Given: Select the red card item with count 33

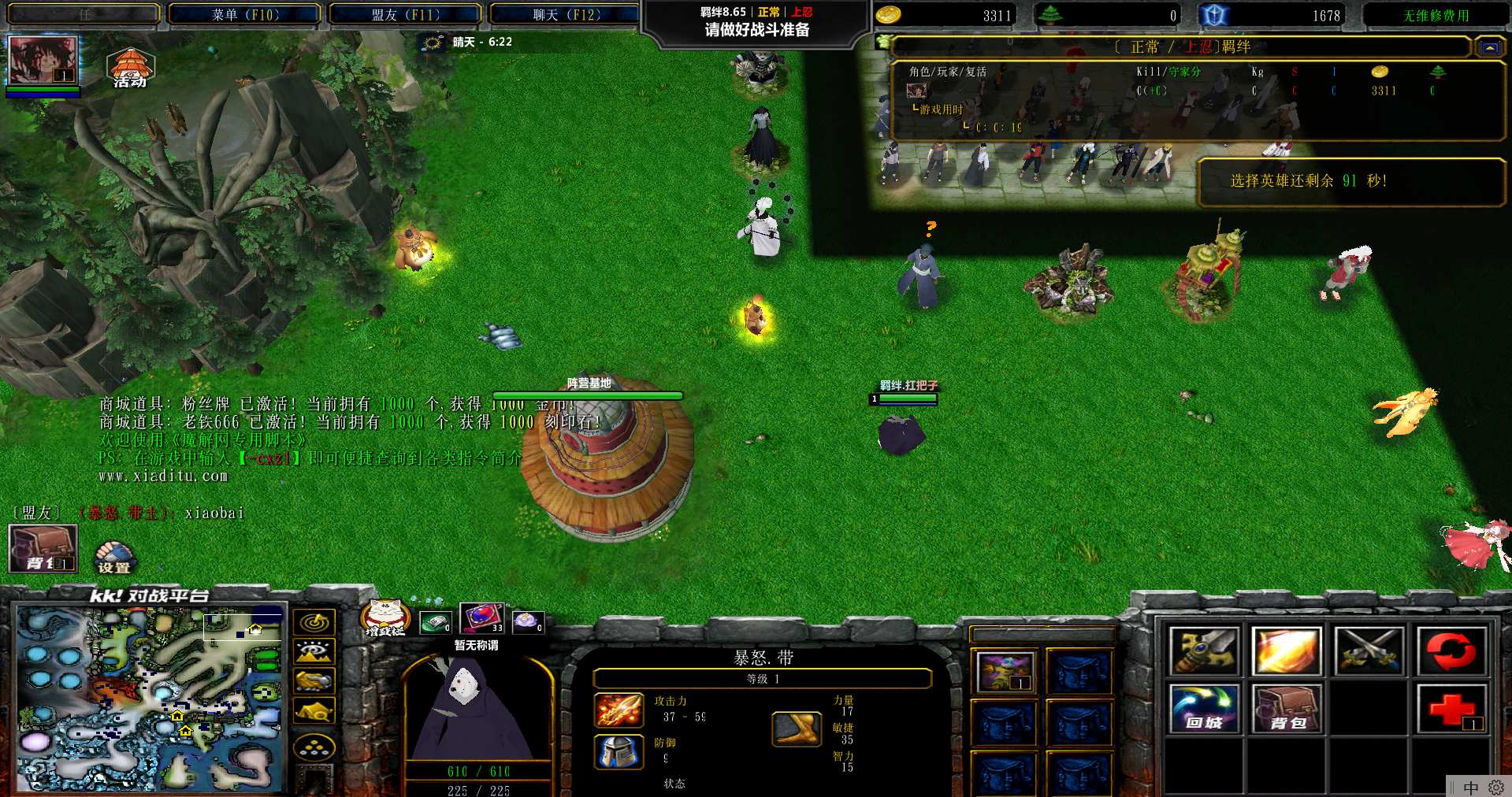Looking at the screenshot, I should (481, 617).
